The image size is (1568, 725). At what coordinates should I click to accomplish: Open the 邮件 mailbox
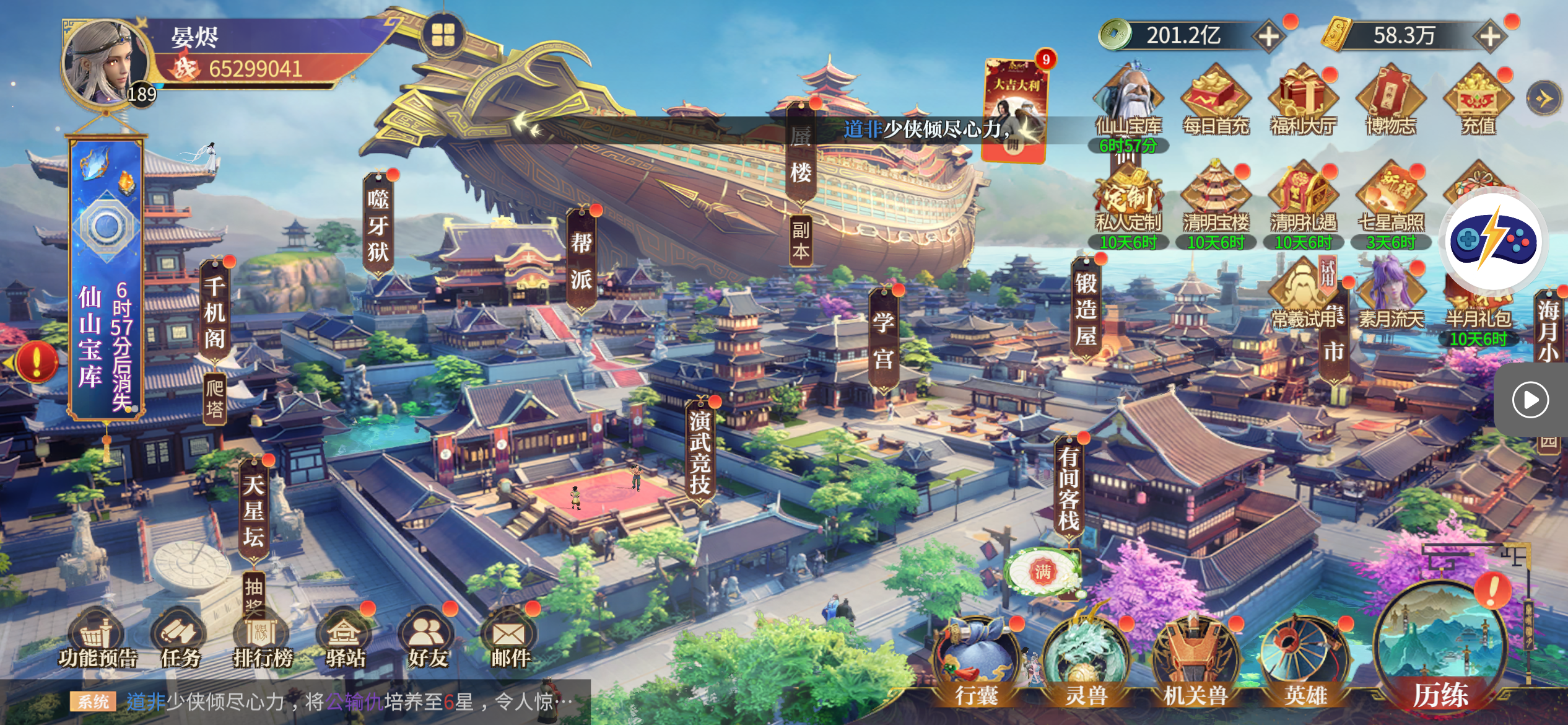pyautogui.click(x=510, y=638)
